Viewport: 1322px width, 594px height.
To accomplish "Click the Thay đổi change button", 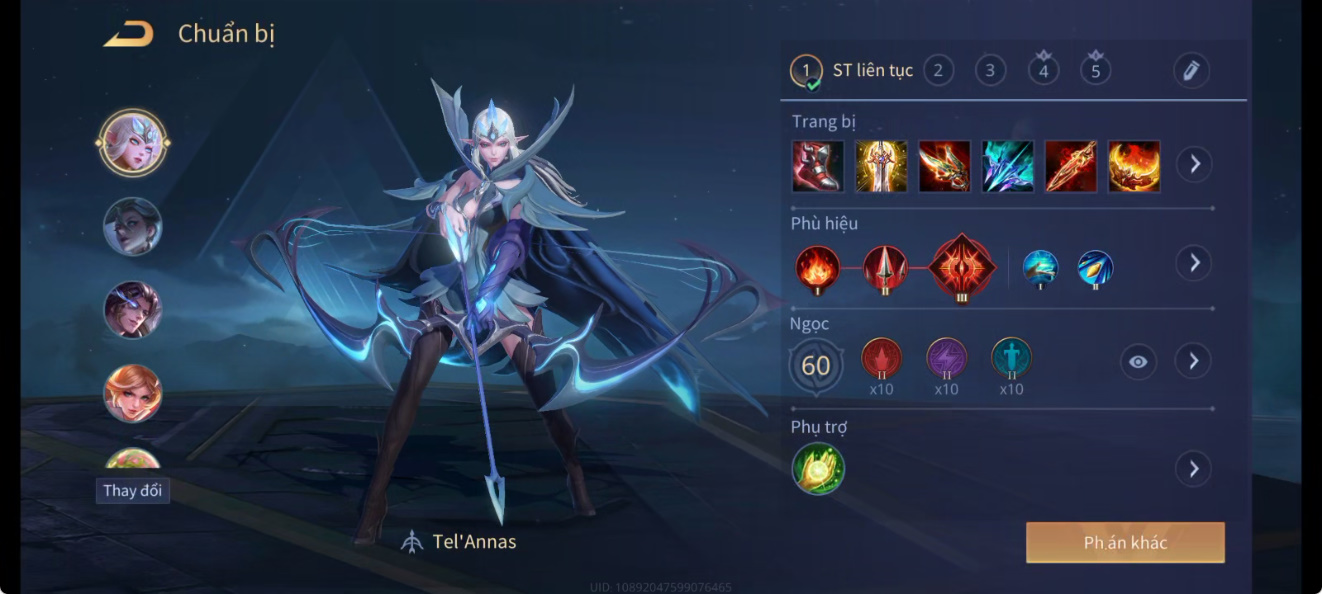I will click(x=133, y=491).
